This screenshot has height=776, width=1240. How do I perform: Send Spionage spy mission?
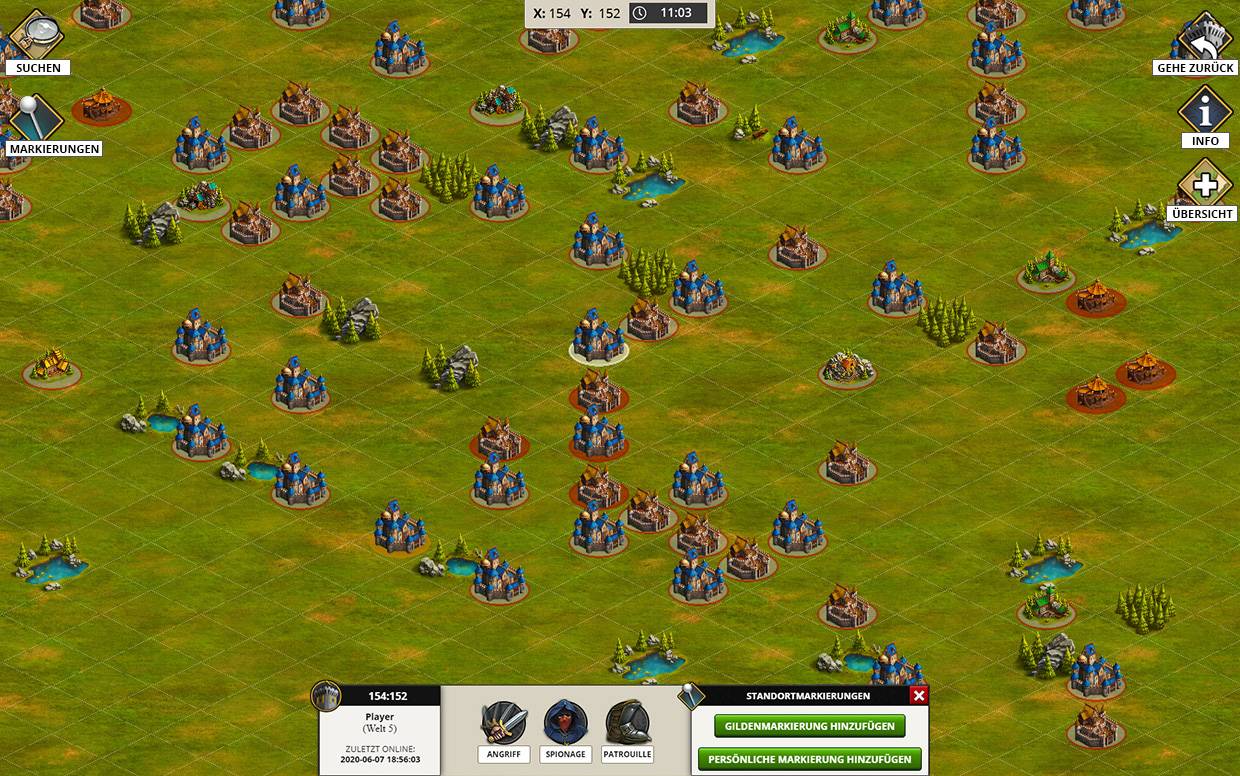coord(565,724)
